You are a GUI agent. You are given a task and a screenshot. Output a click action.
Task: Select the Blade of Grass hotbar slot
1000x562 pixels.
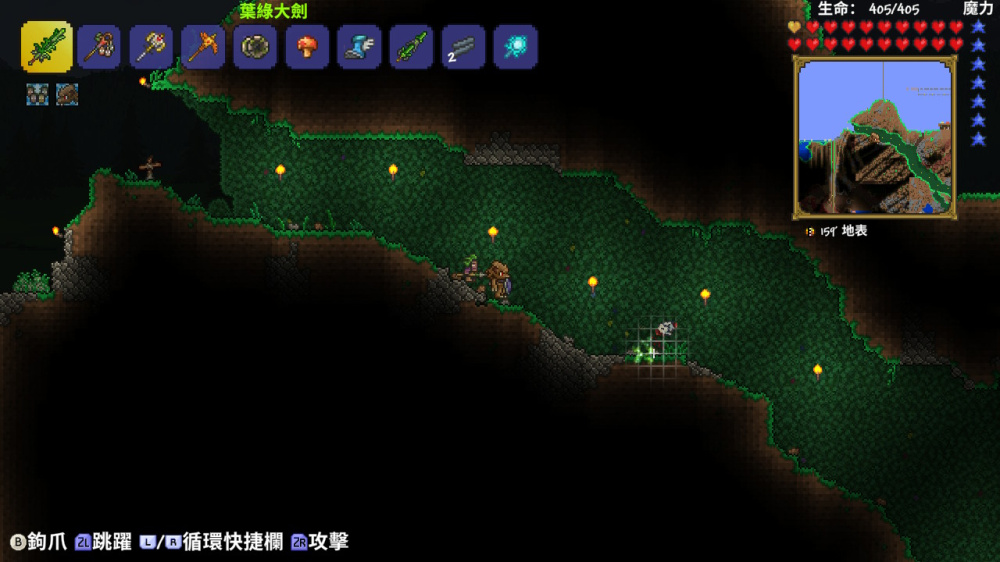(46, 47)
